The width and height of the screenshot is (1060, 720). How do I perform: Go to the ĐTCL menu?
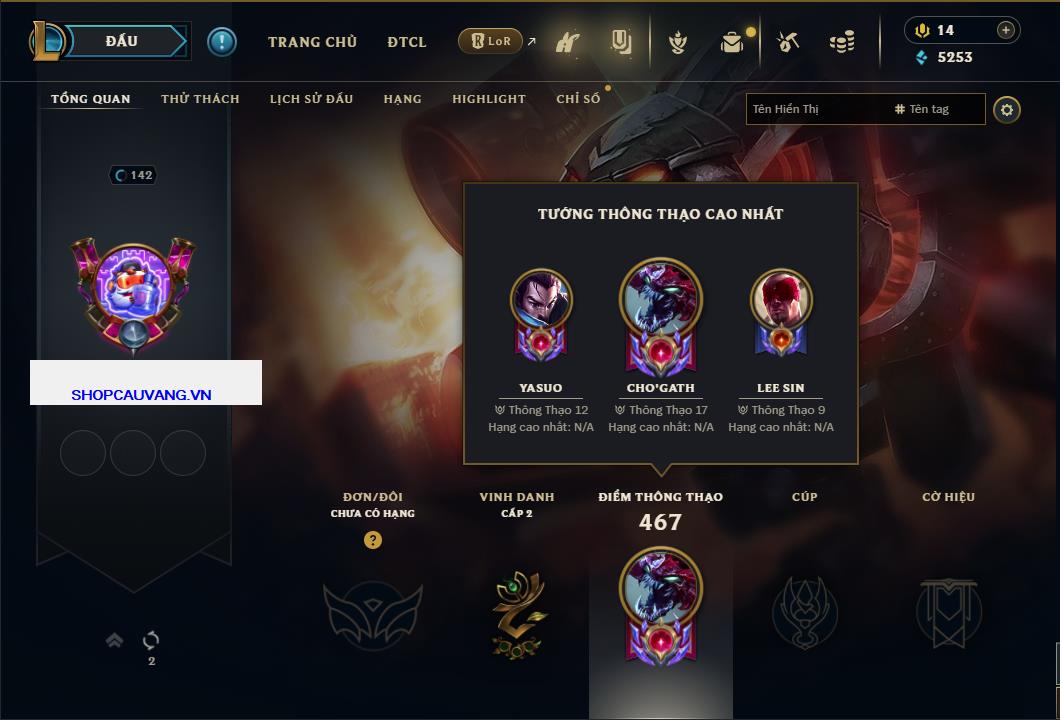pos(407,42)
